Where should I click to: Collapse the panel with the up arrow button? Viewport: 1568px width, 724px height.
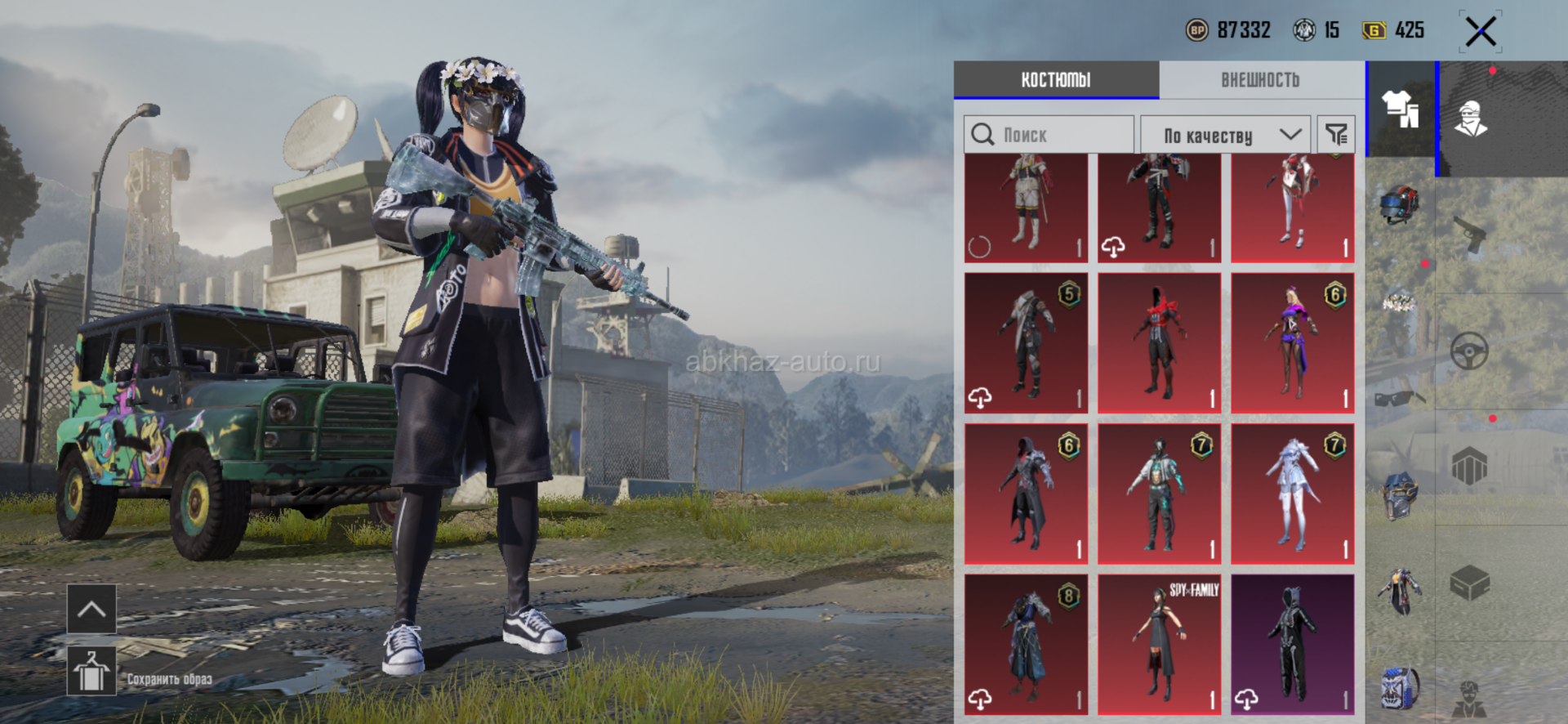tap(91, 609)
